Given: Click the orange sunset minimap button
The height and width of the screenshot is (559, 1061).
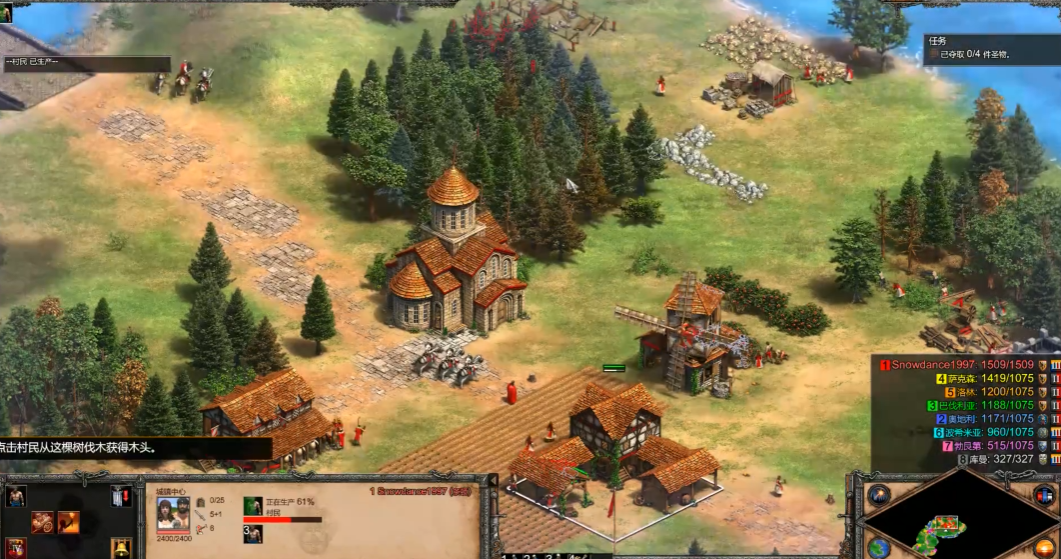Looking at the screenshot, I should point(1043,547).
